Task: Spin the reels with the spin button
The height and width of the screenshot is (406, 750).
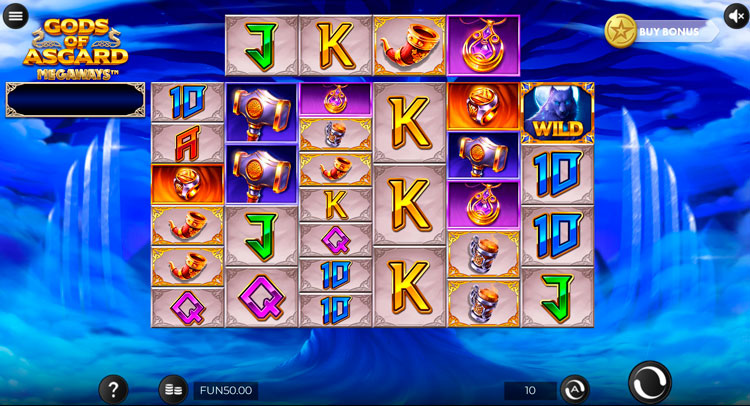Action: tap(650, 382)
